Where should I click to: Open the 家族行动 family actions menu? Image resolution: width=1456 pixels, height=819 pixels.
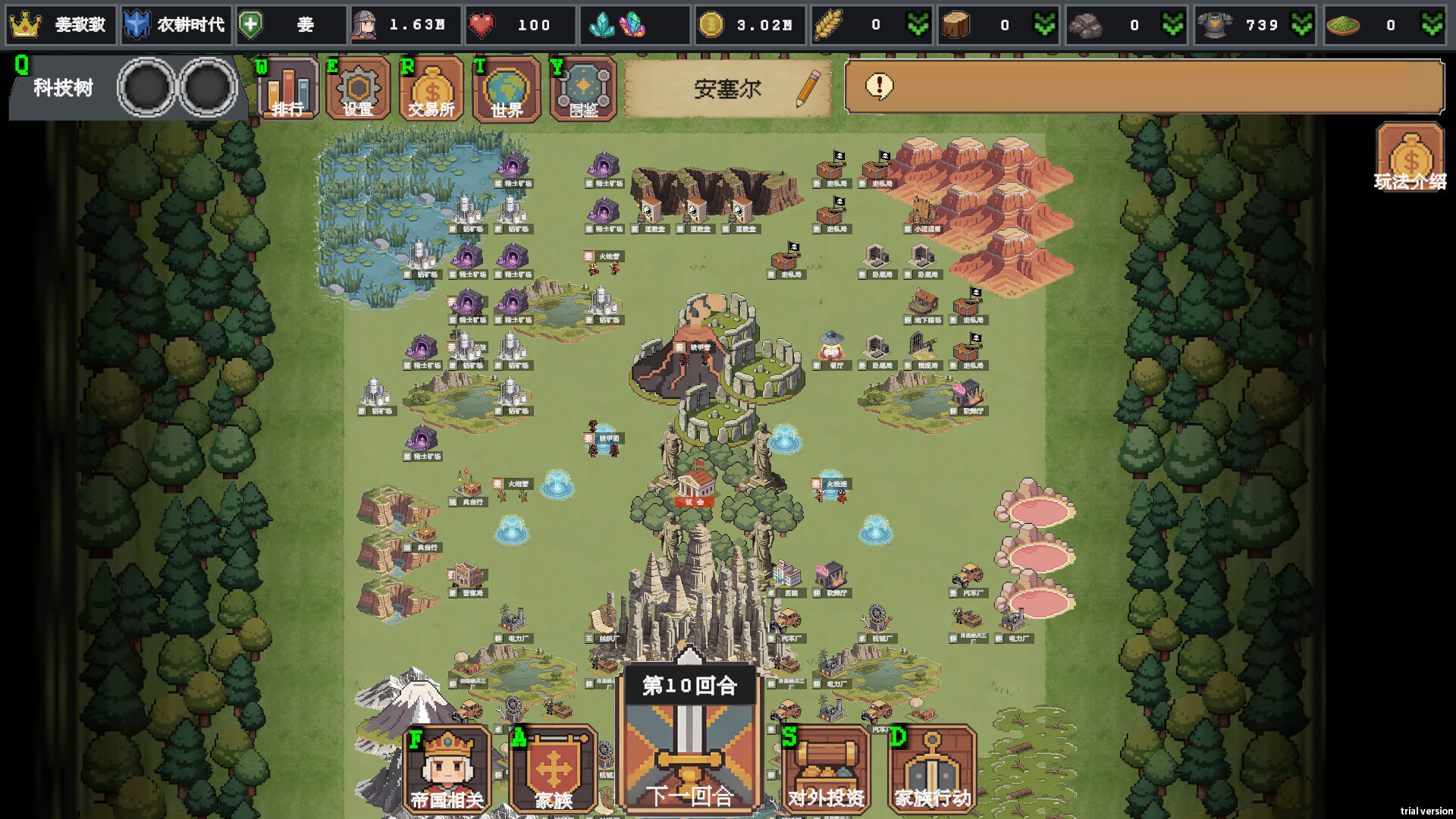932,769
